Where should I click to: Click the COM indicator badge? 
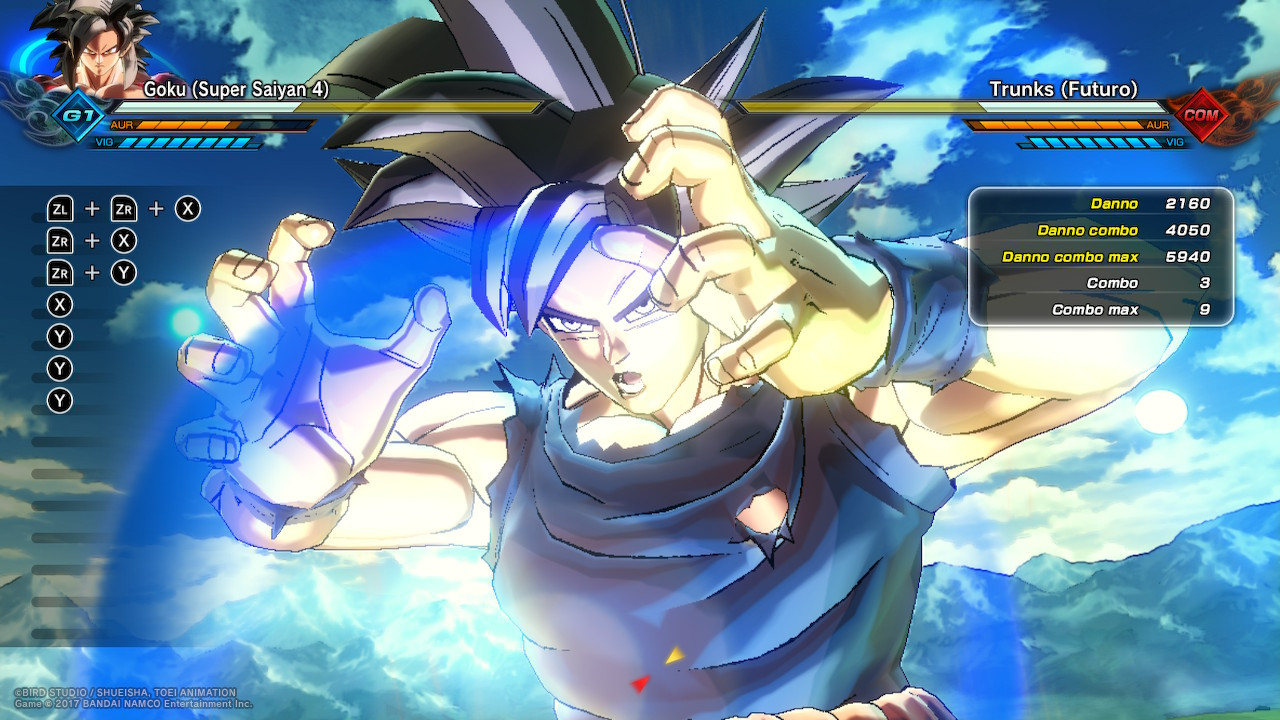(x=1200, y=116)
